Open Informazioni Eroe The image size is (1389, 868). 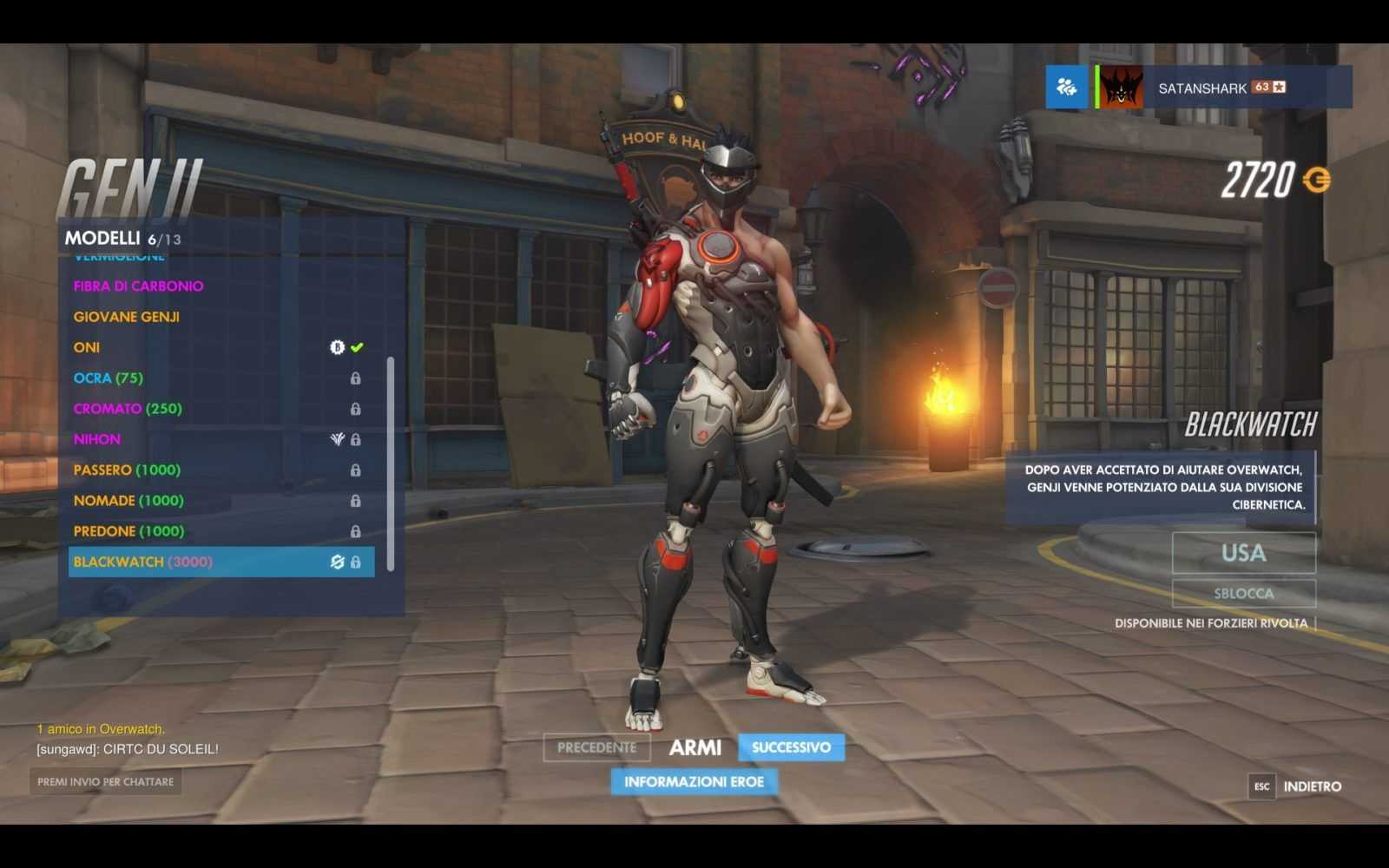[x=694, y=782]
